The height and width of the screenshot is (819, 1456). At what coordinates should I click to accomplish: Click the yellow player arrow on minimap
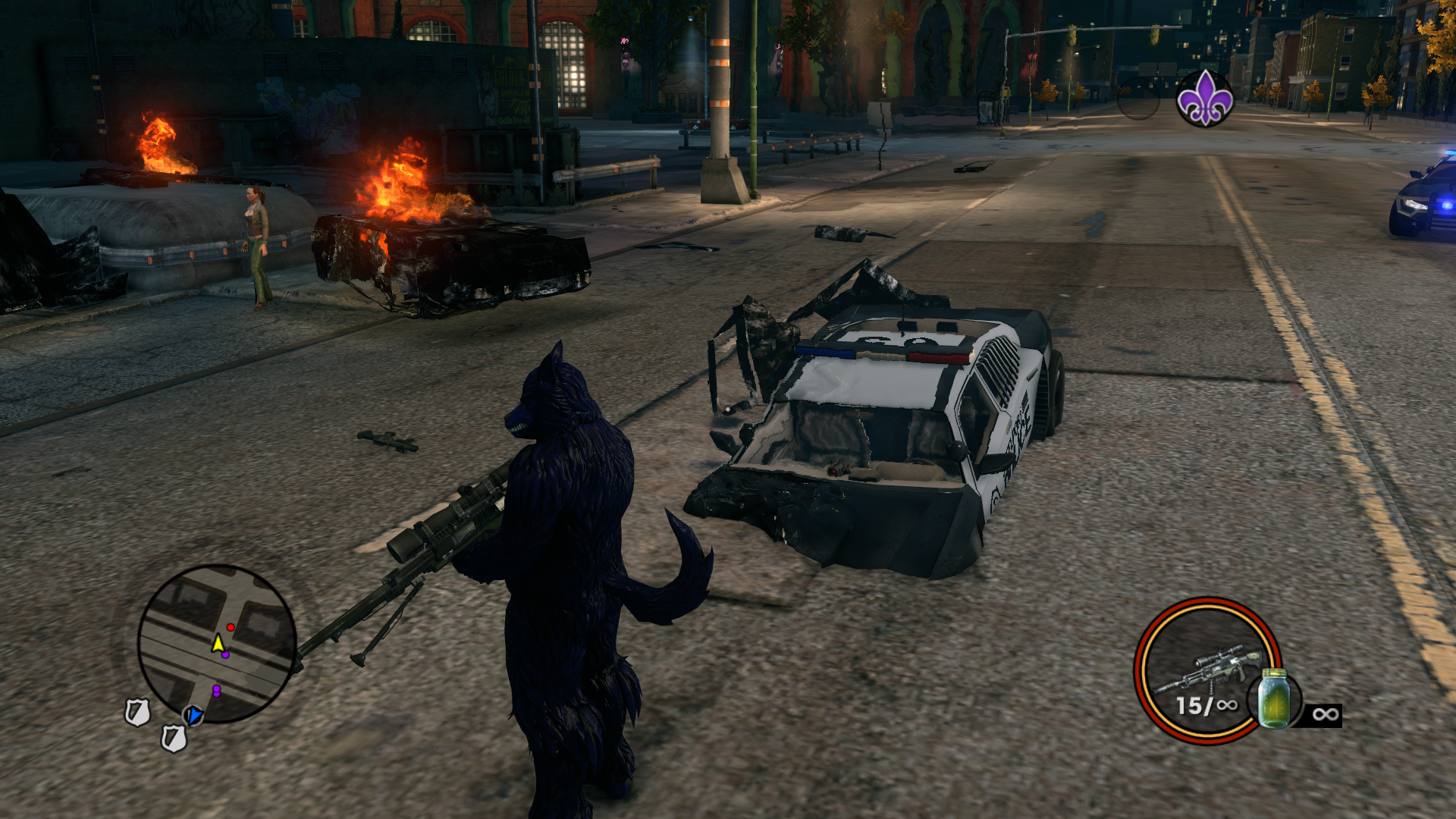(x=218, y=644)
